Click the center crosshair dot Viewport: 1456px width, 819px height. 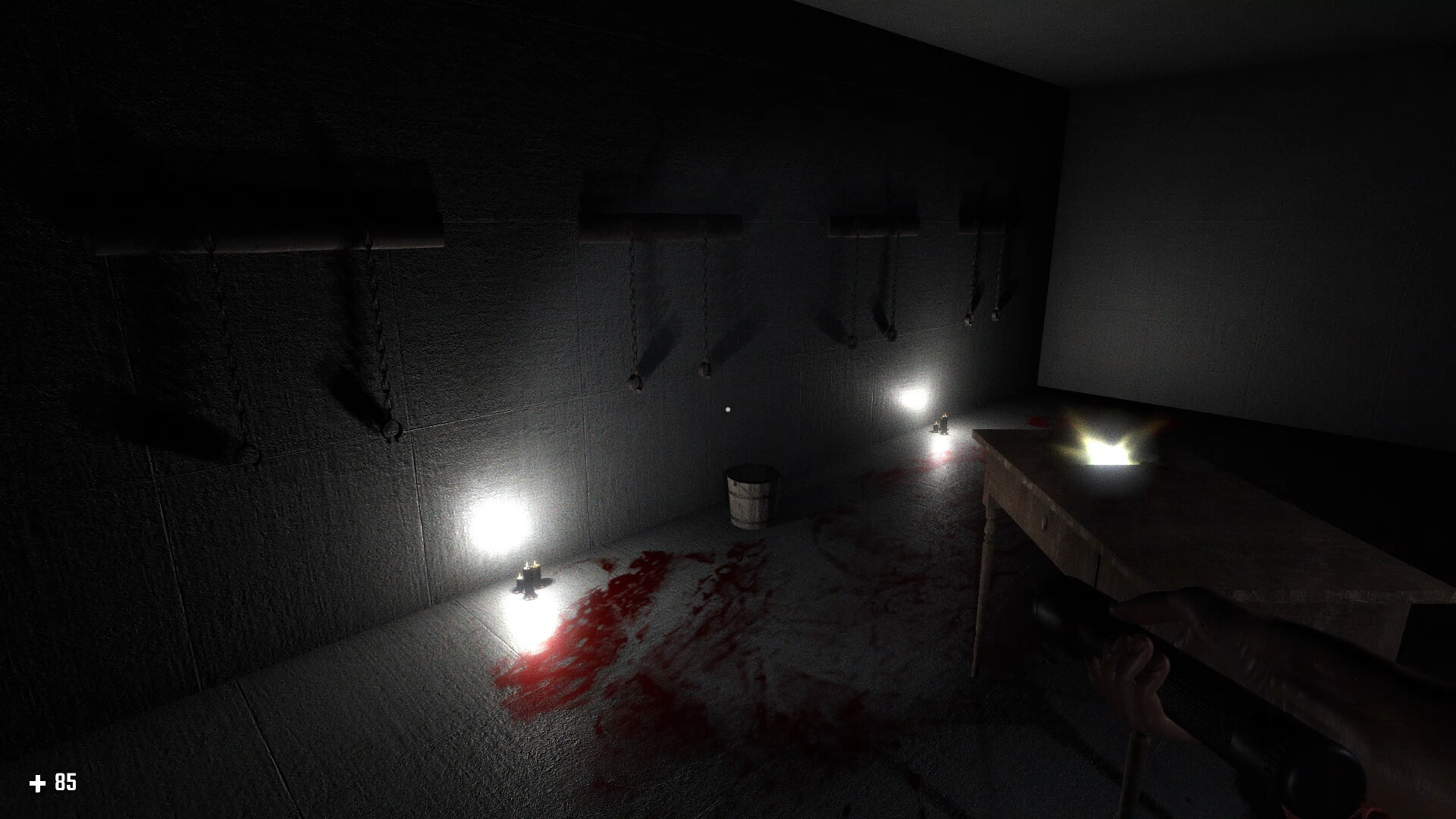pyautogui.click(x=728, y=409)
